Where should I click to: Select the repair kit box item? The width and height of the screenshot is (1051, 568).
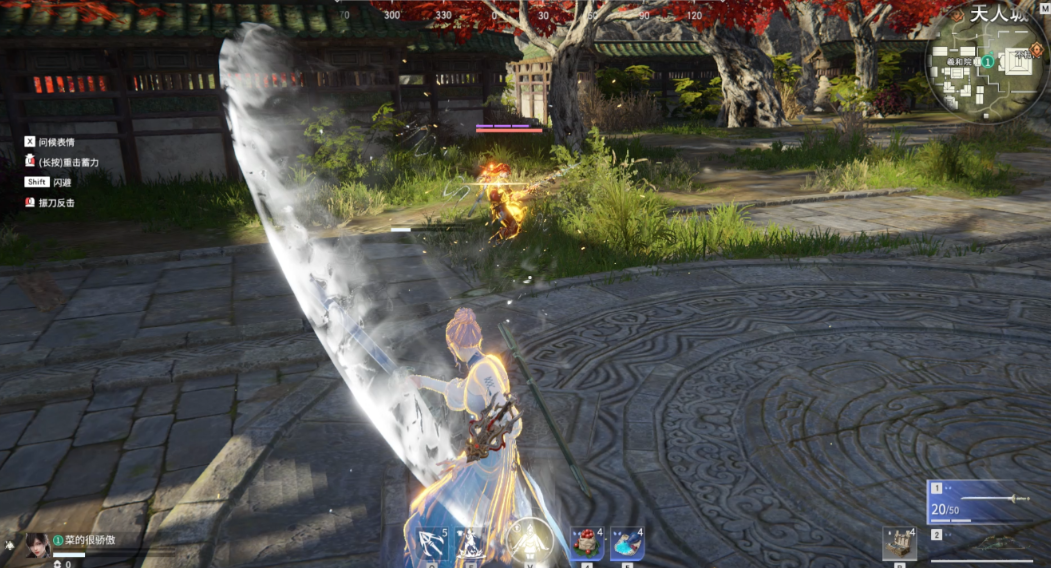tap(898, 543)
